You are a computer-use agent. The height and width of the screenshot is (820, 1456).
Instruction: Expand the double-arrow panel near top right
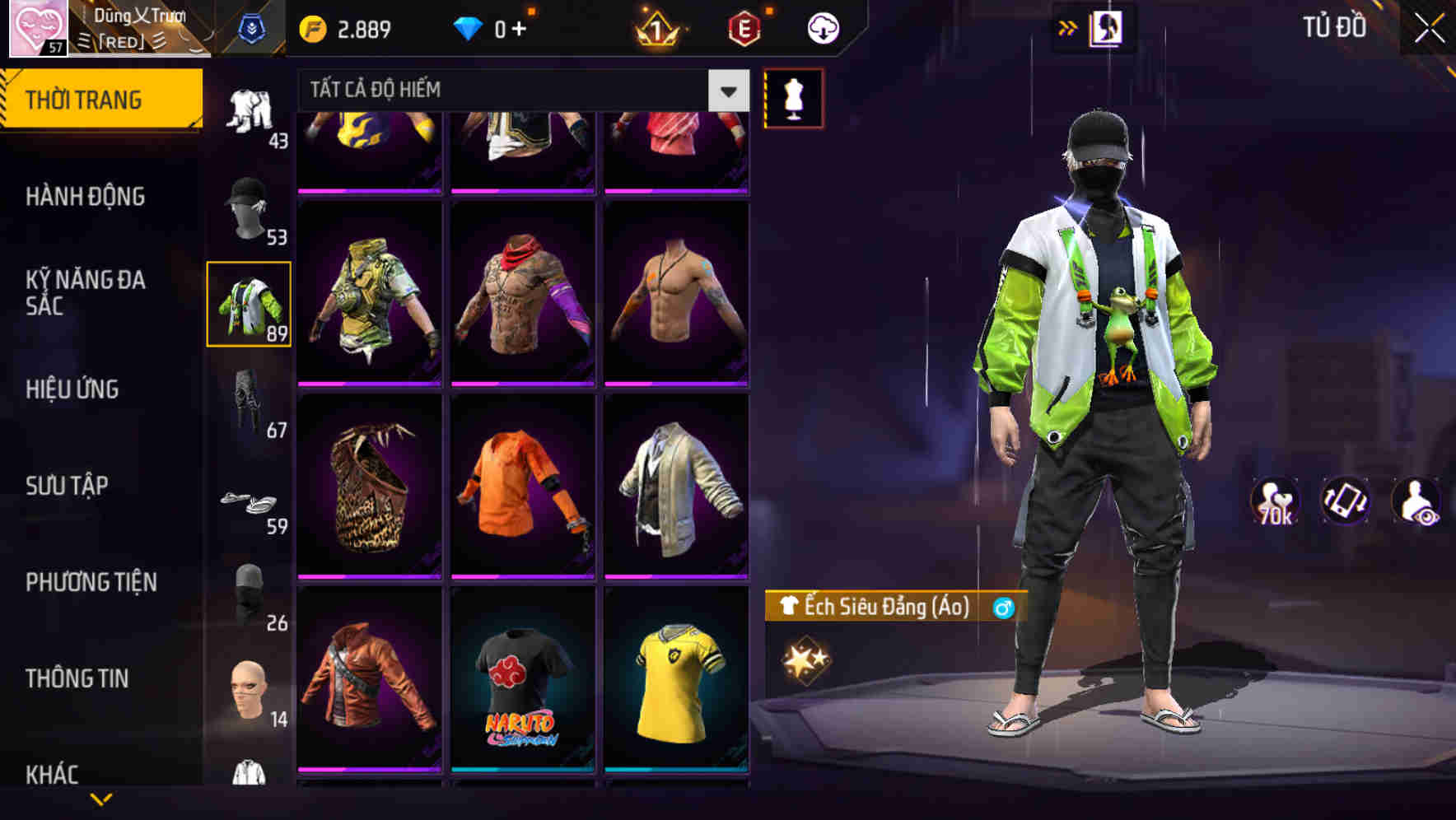tap(1066, 26)
